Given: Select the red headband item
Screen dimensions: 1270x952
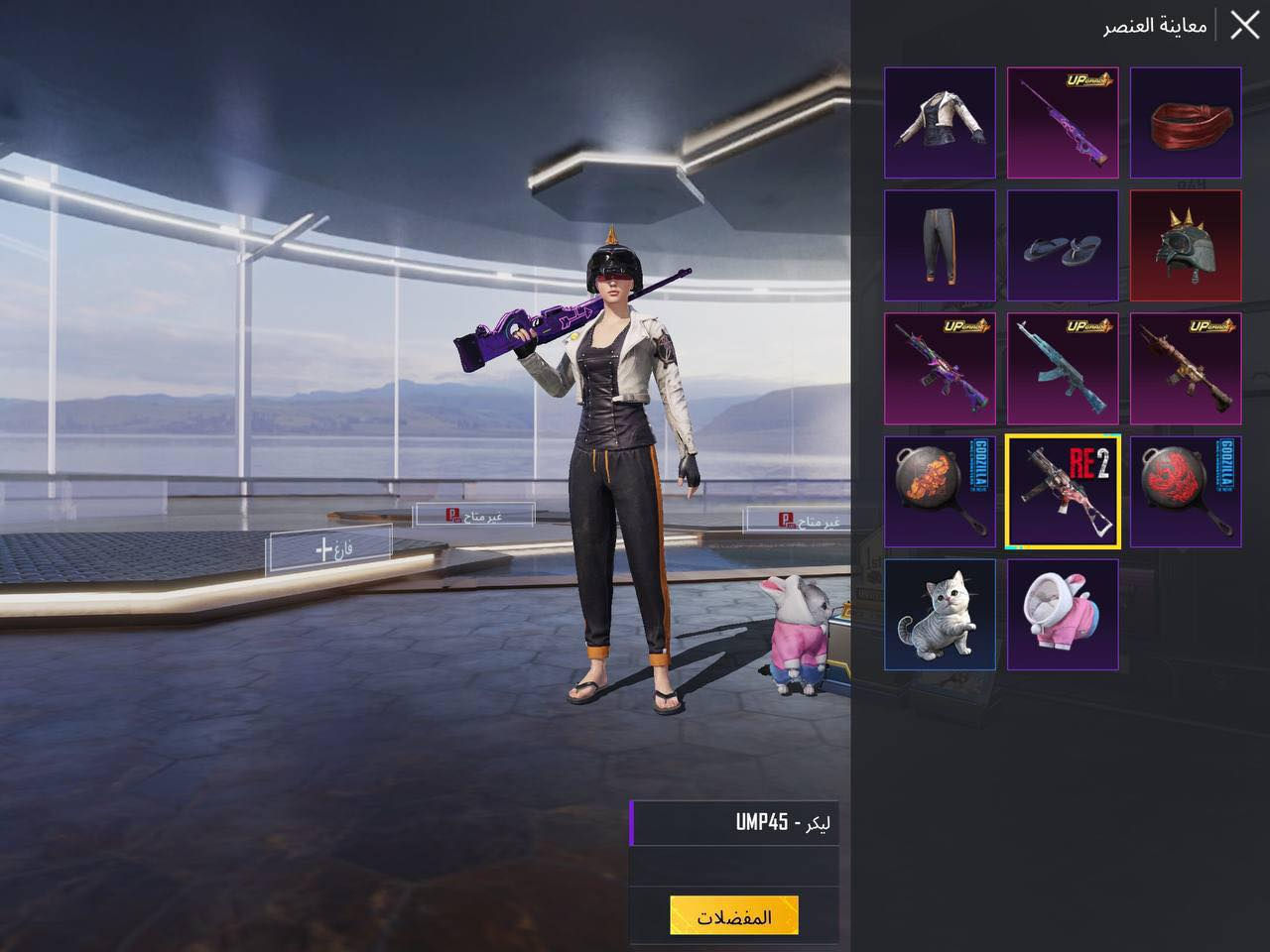Looking at the screenshot, I should [x=1186, y=123].
